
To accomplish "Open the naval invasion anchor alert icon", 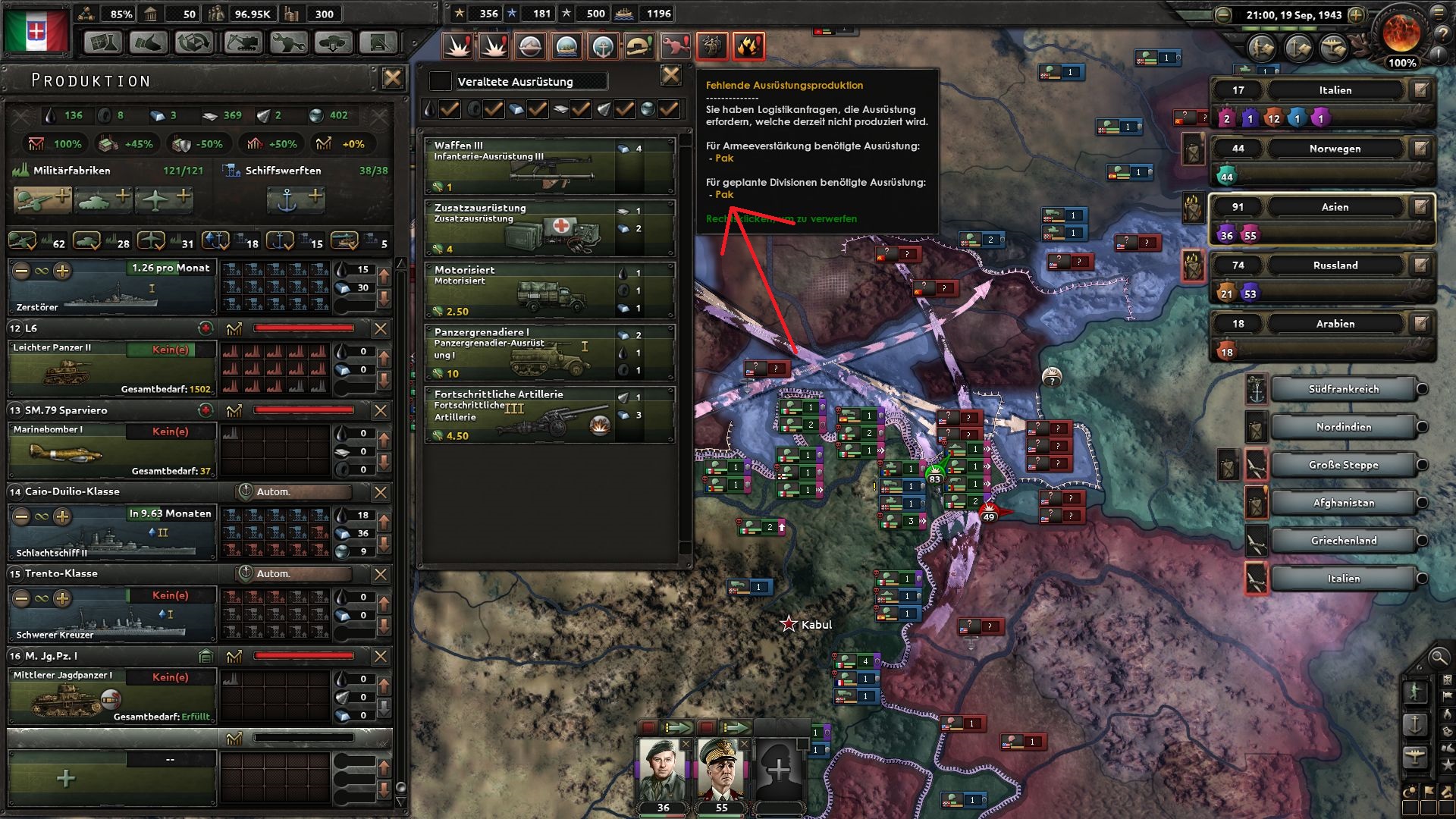I will [x=603, y=47].
